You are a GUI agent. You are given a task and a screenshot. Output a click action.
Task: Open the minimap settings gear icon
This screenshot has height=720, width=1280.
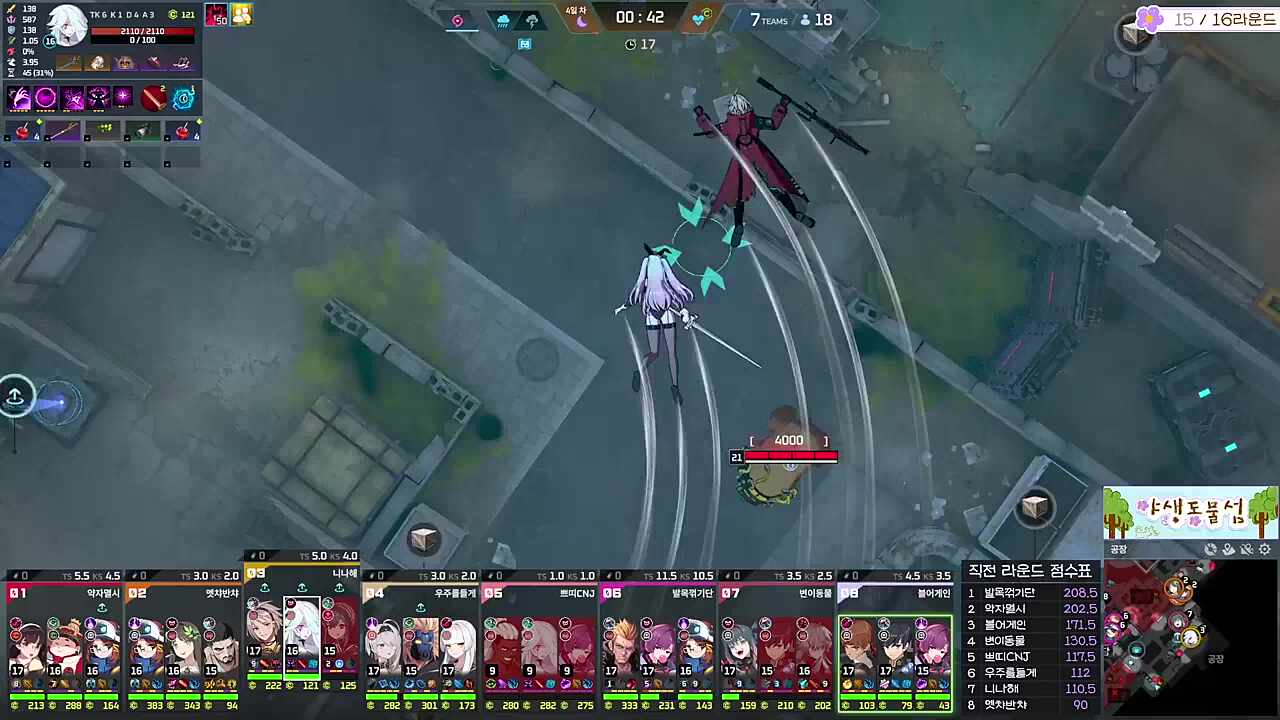coord(1264,549)
